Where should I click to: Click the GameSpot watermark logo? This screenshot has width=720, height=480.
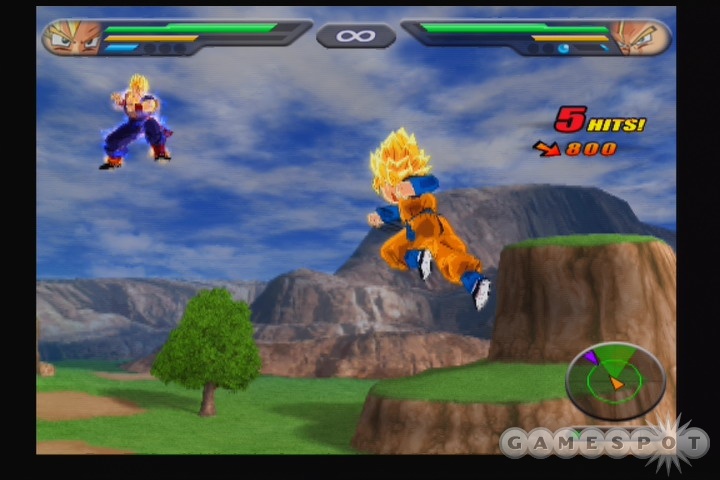[604, 443]
